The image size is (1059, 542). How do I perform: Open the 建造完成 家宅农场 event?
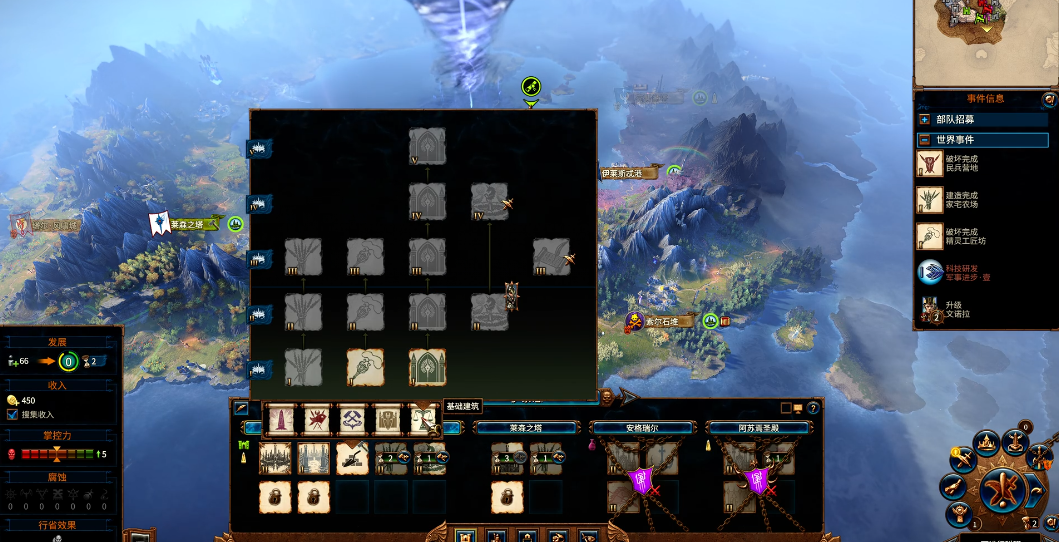click(x=930, y=200)
